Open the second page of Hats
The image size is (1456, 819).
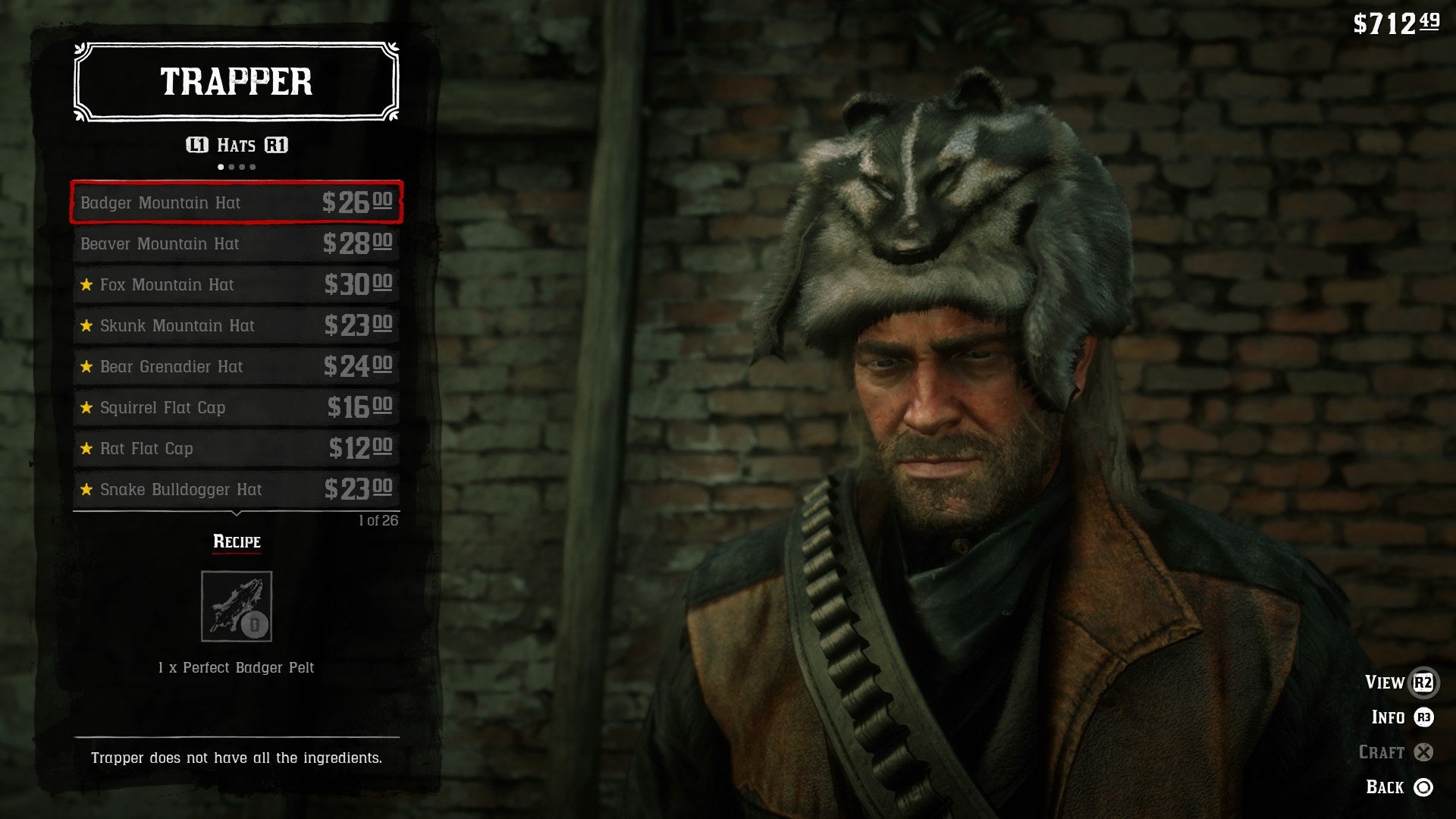point(231,168)
